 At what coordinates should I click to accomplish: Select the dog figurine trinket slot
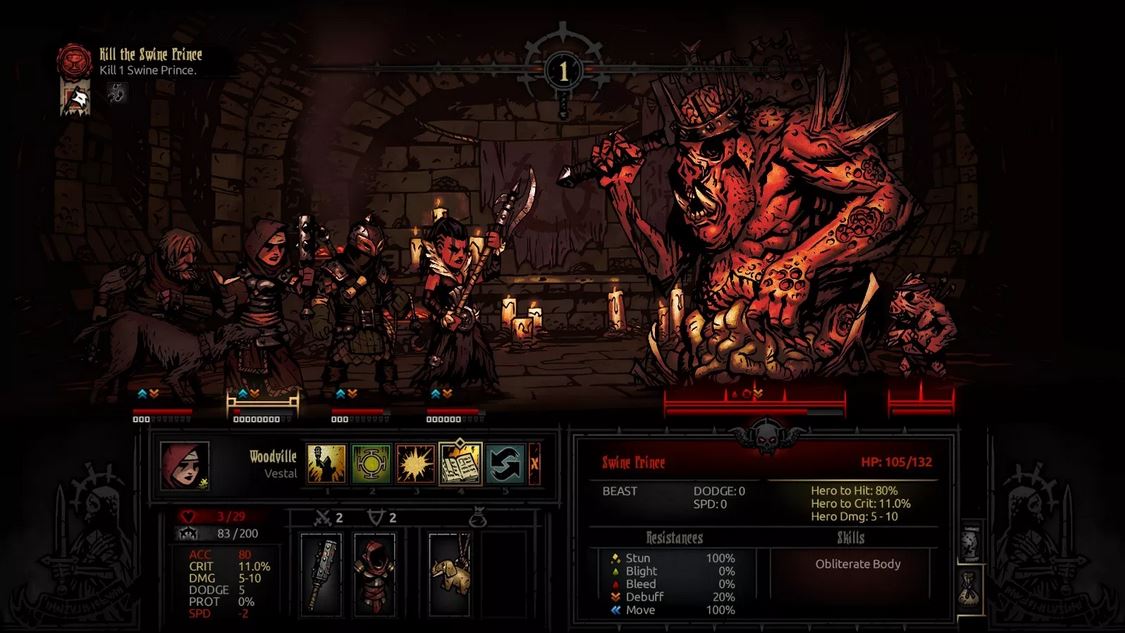point(449,572)
